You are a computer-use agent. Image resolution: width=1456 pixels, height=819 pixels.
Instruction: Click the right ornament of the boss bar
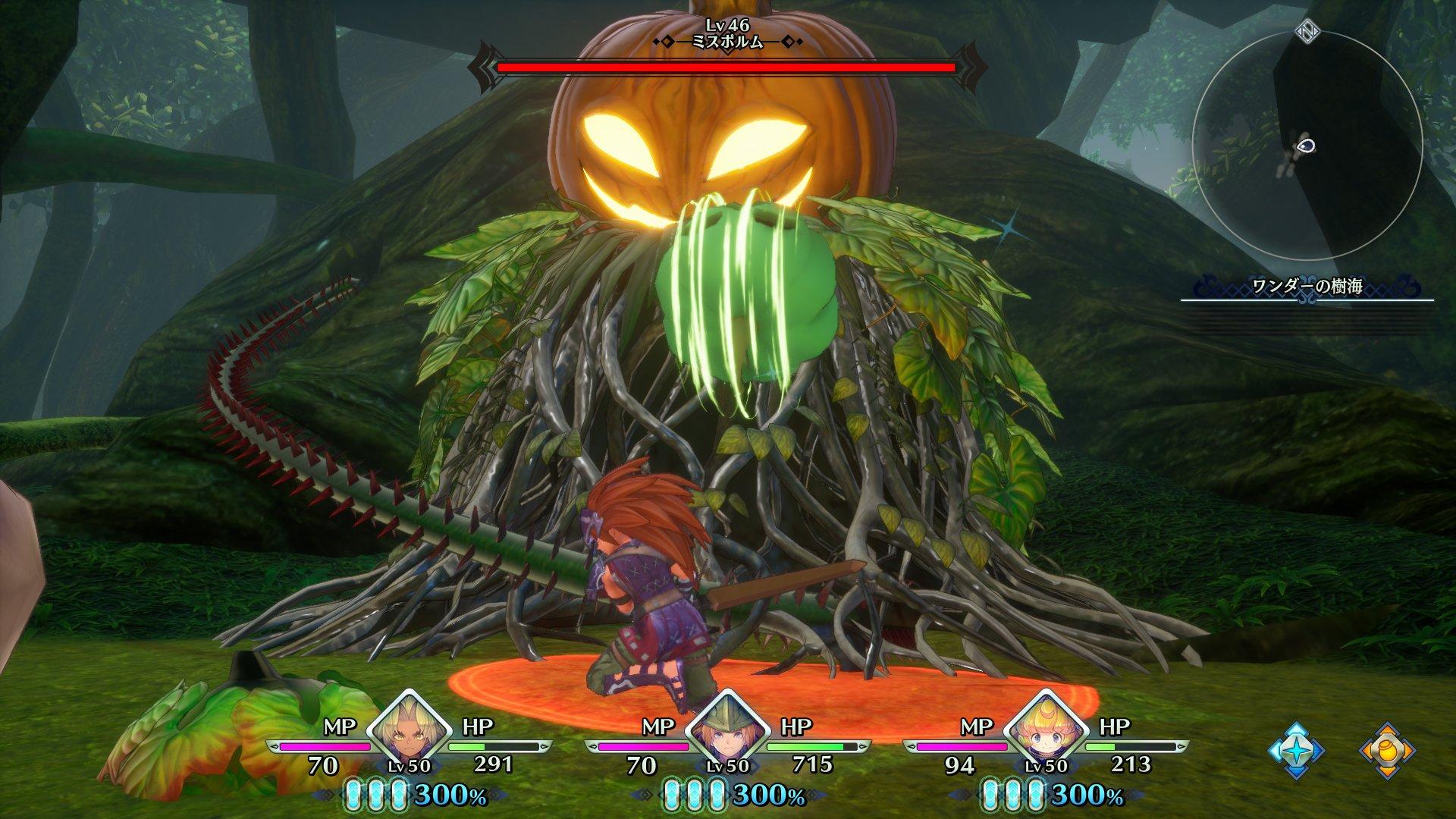click(971, 67)
